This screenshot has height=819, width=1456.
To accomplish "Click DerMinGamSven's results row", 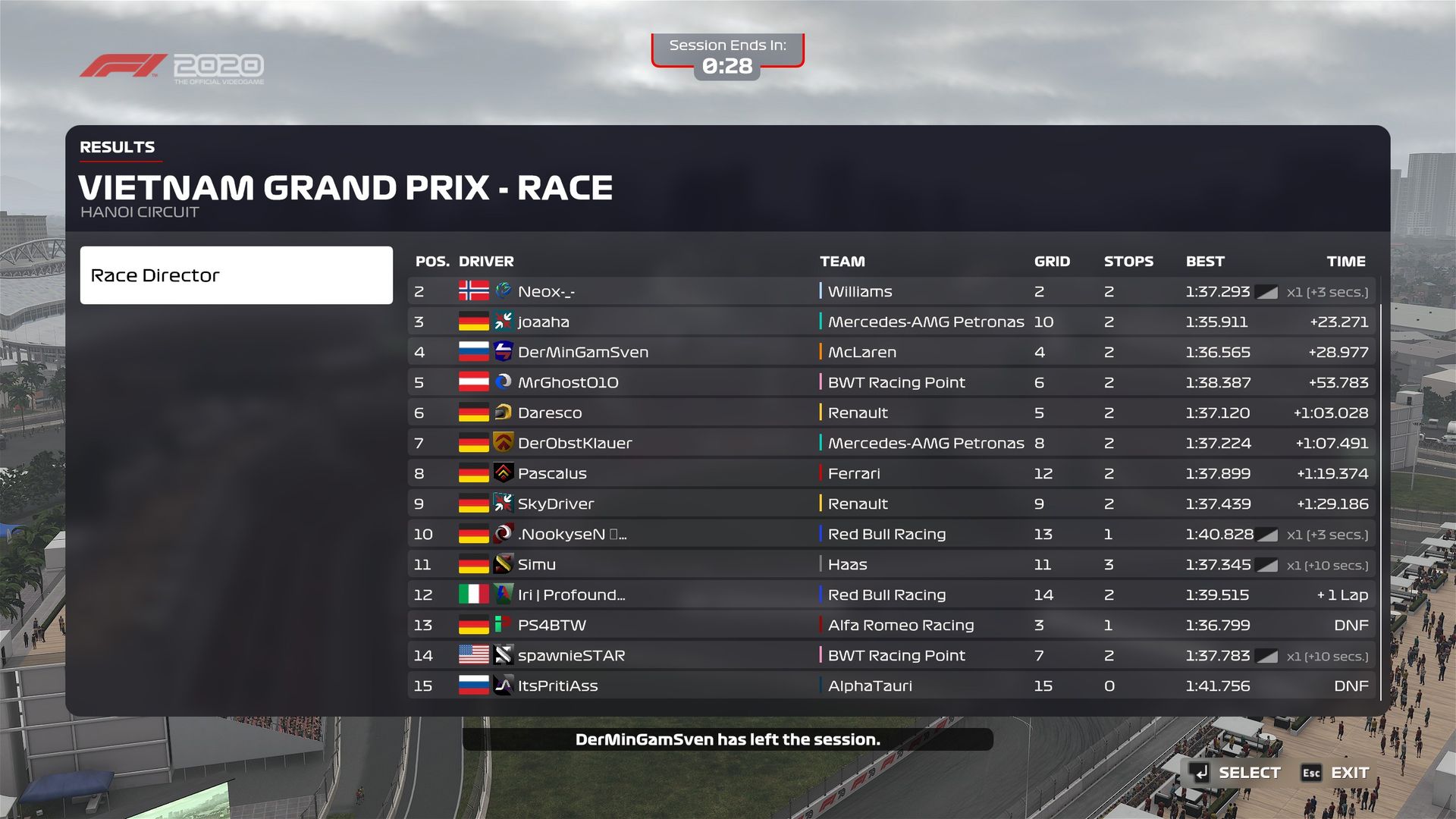I will coord(891,352).
